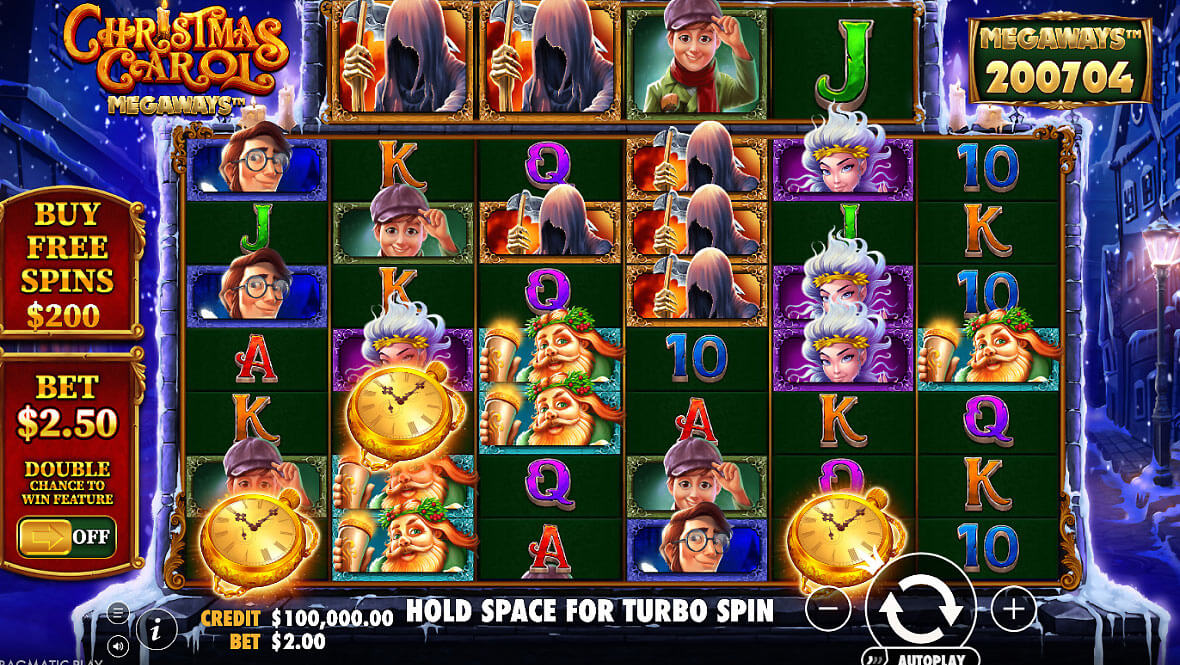Viewport: 1180px width, 665px height.
Task: Buy Free Spins for $200
Action: [x=68, y=265]
